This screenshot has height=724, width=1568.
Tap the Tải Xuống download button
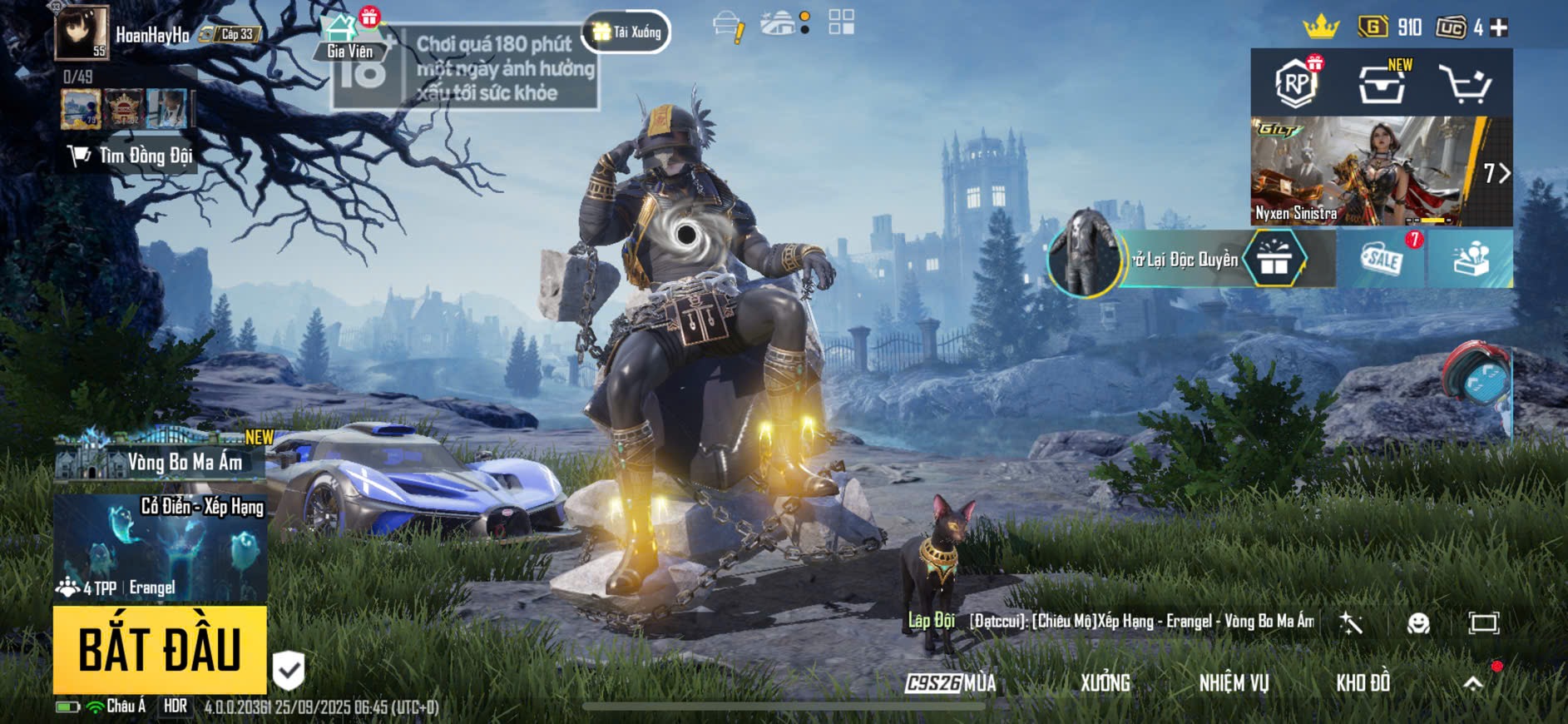pos(627,32)
